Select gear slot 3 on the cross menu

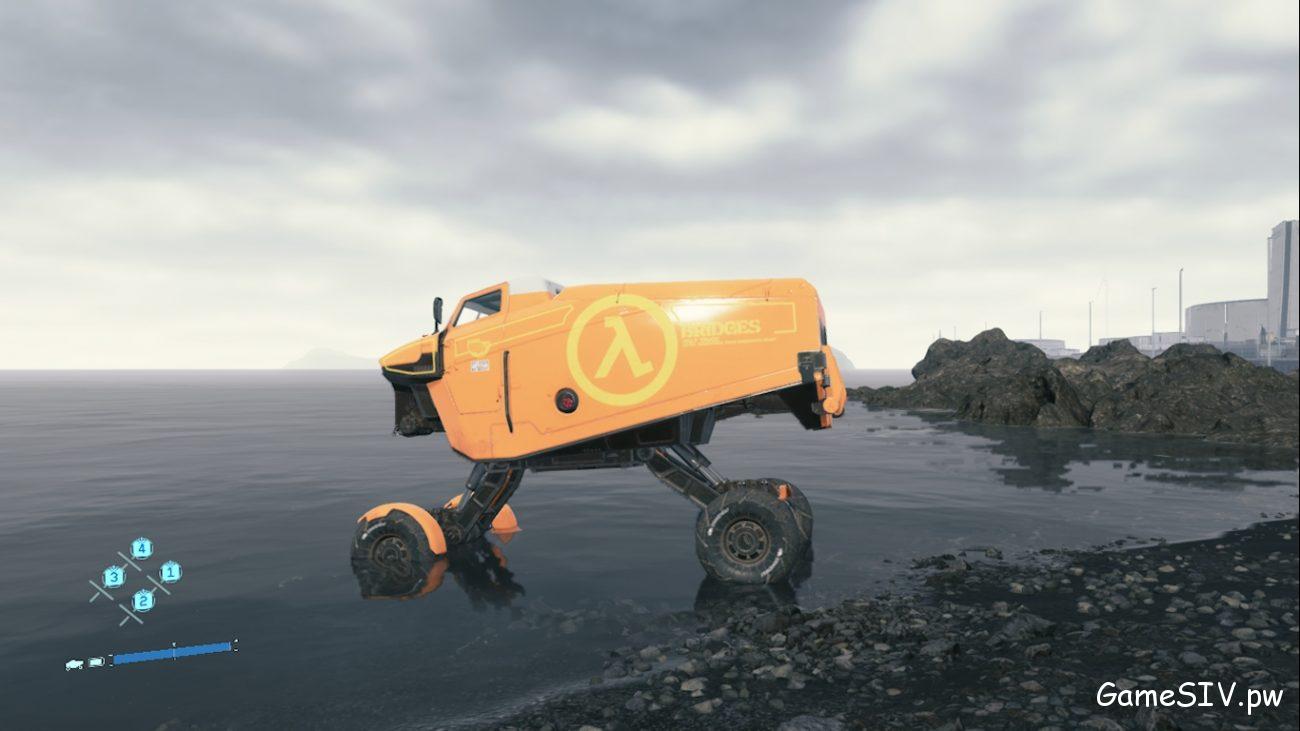click(115, 578)
